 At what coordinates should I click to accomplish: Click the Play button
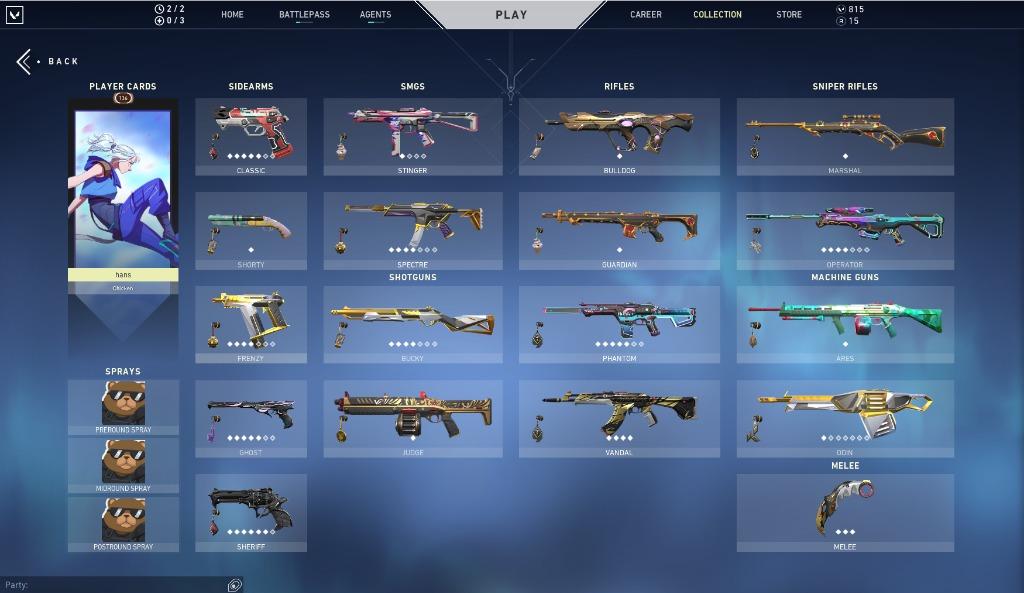coord(511,15)
